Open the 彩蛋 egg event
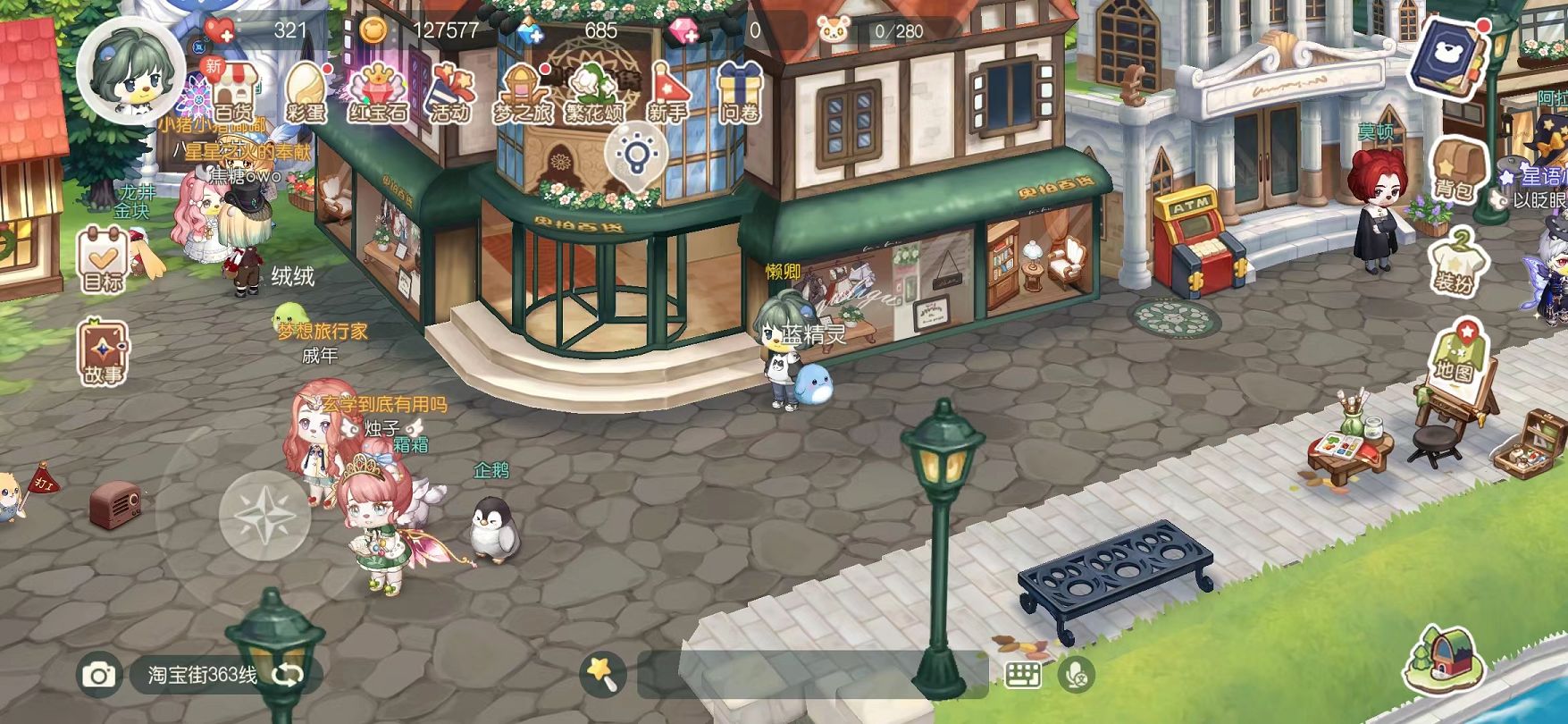Image resolution: width=1568 pixels, height=724 pixels. 306,92
